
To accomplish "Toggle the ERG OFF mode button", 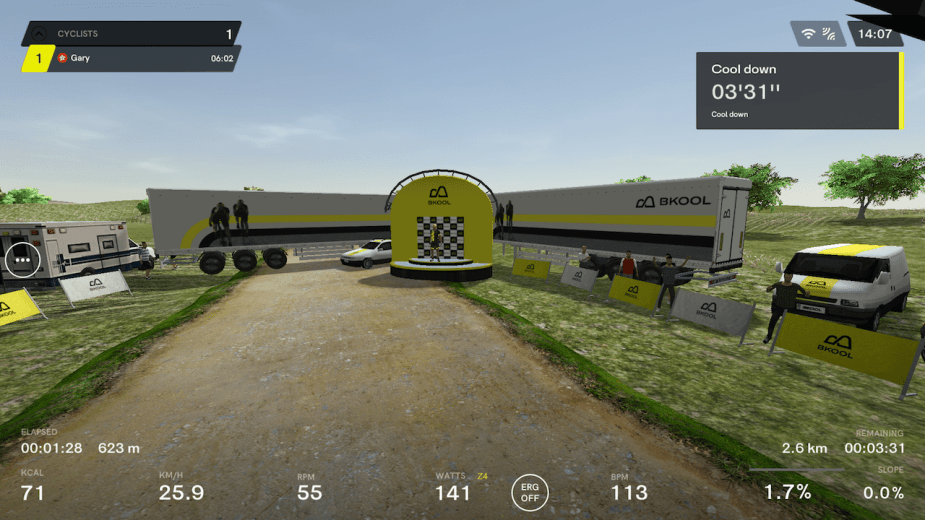I will coord(529,492).
